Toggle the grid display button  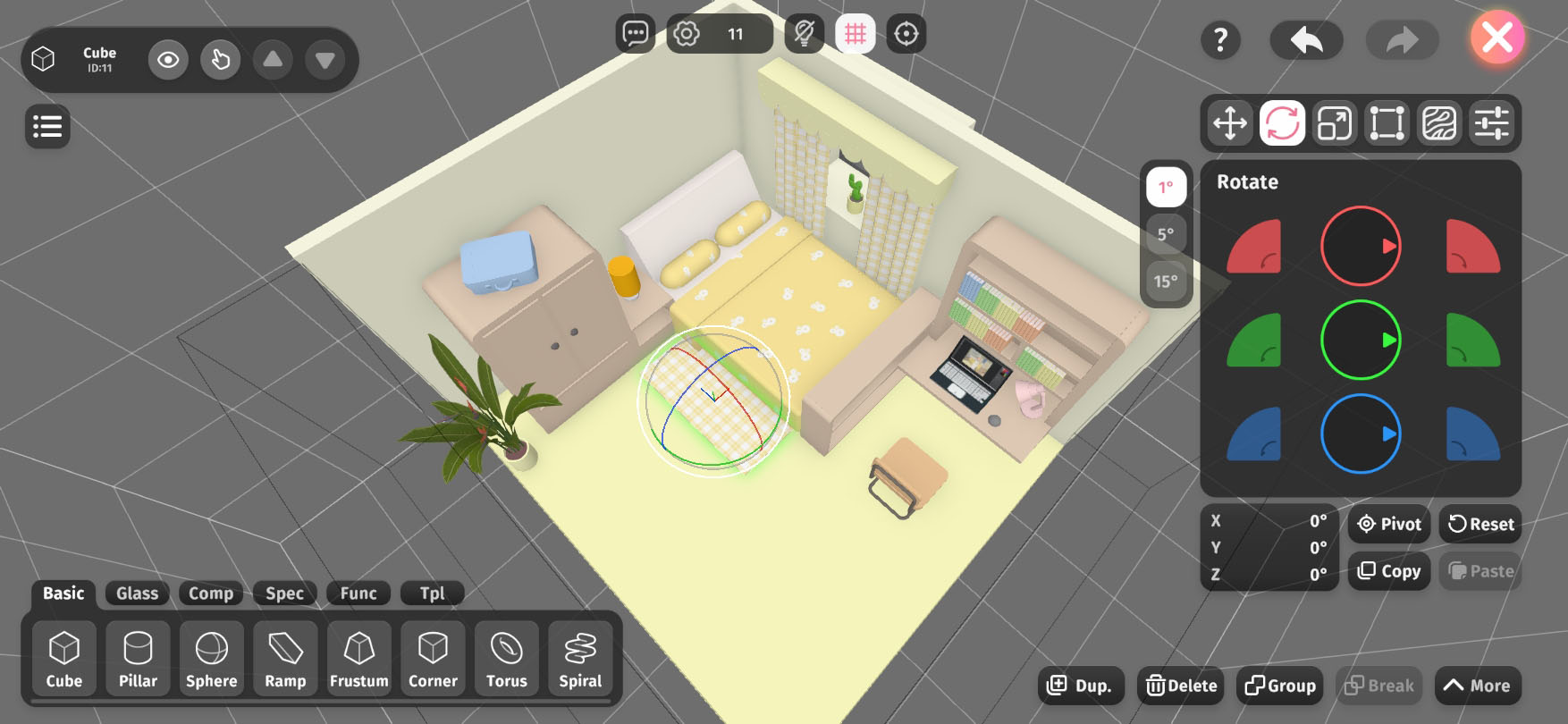856,34
